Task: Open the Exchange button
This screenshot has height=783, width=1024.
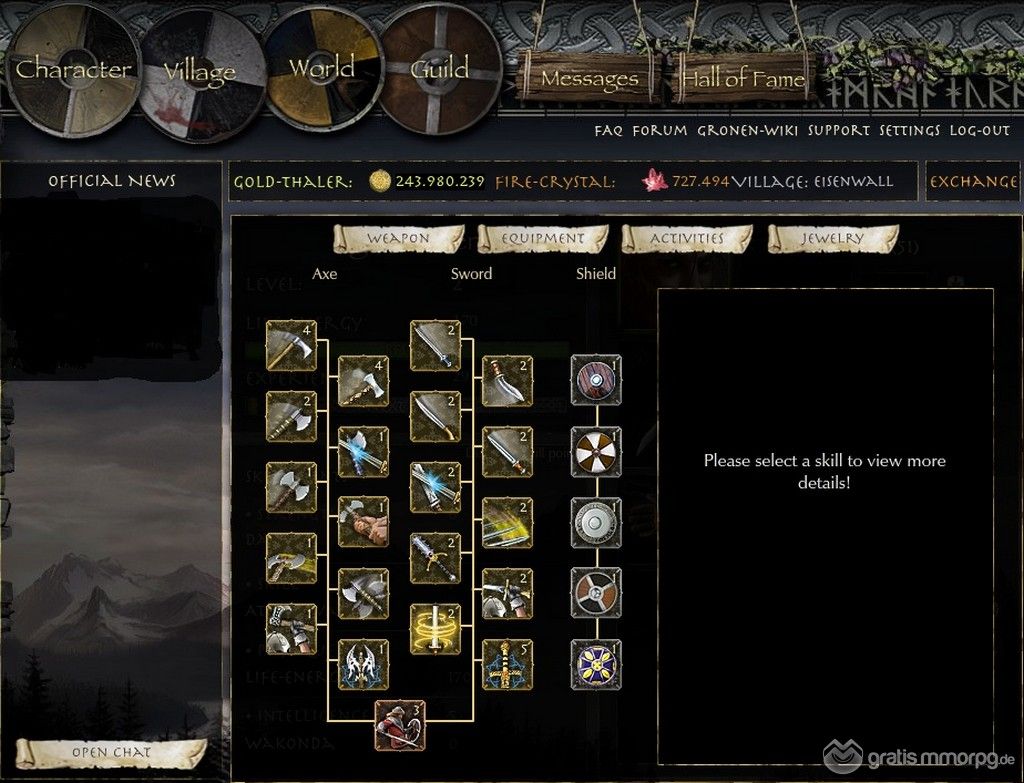Action: [974, 182]
